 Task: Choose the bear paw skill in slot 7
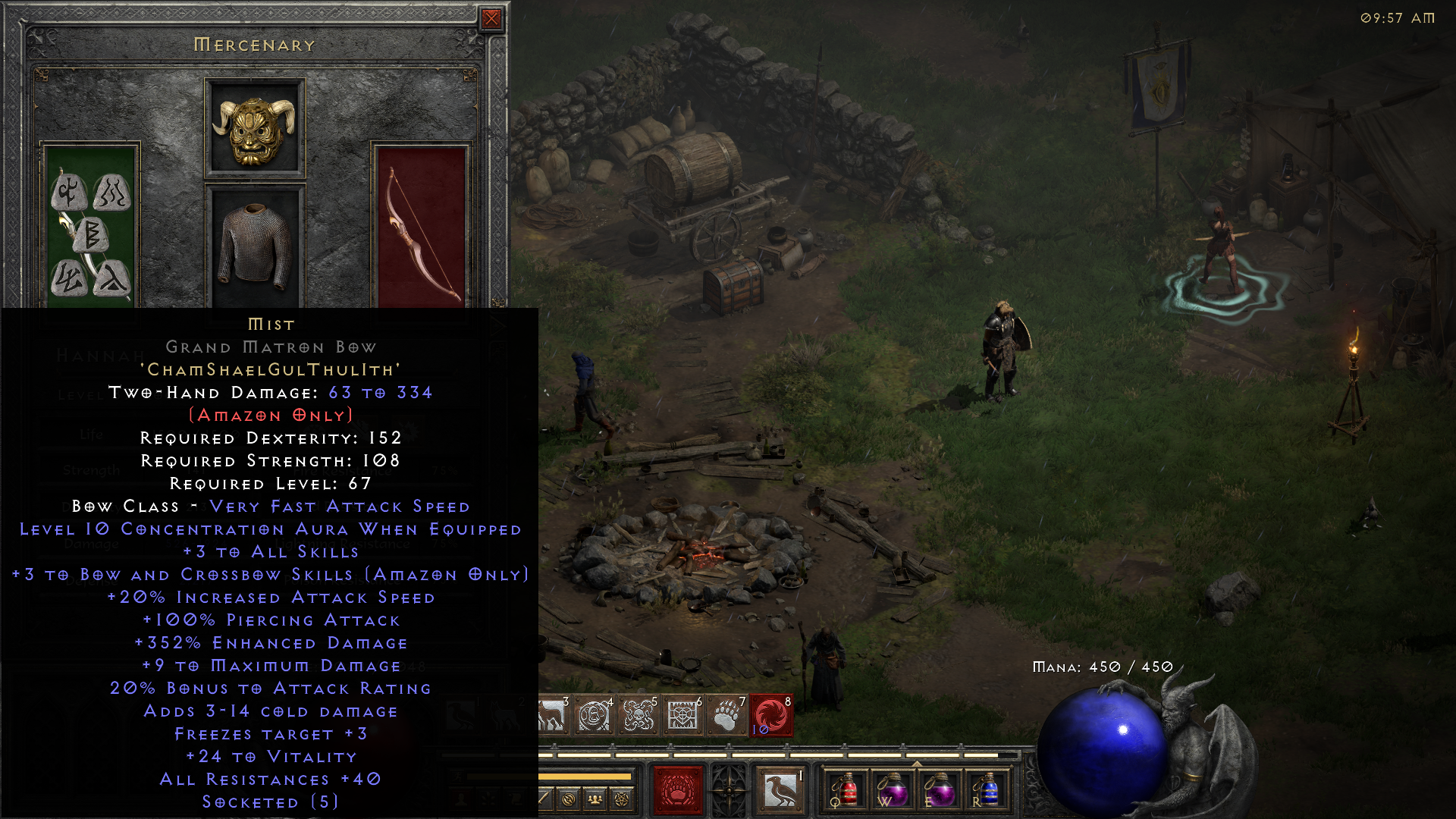pyautogui.click(x=726, y=715)
